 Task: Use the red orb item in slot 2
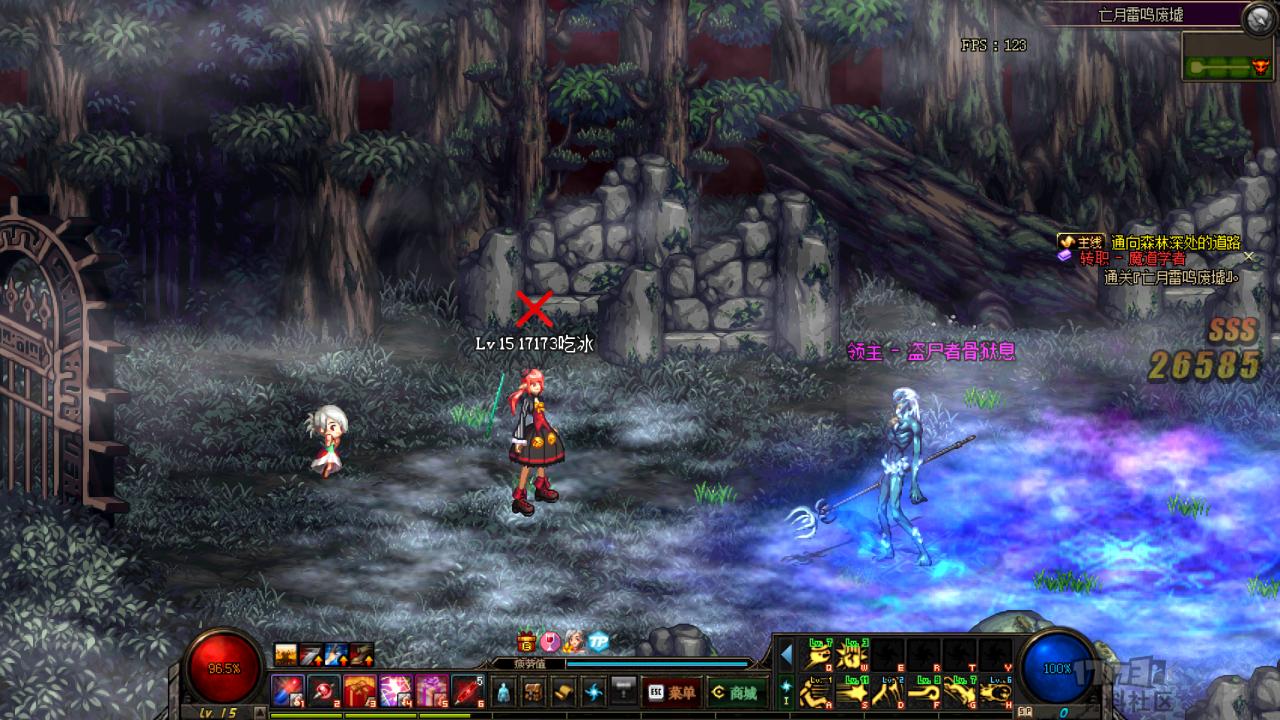(x=323, y=690)
